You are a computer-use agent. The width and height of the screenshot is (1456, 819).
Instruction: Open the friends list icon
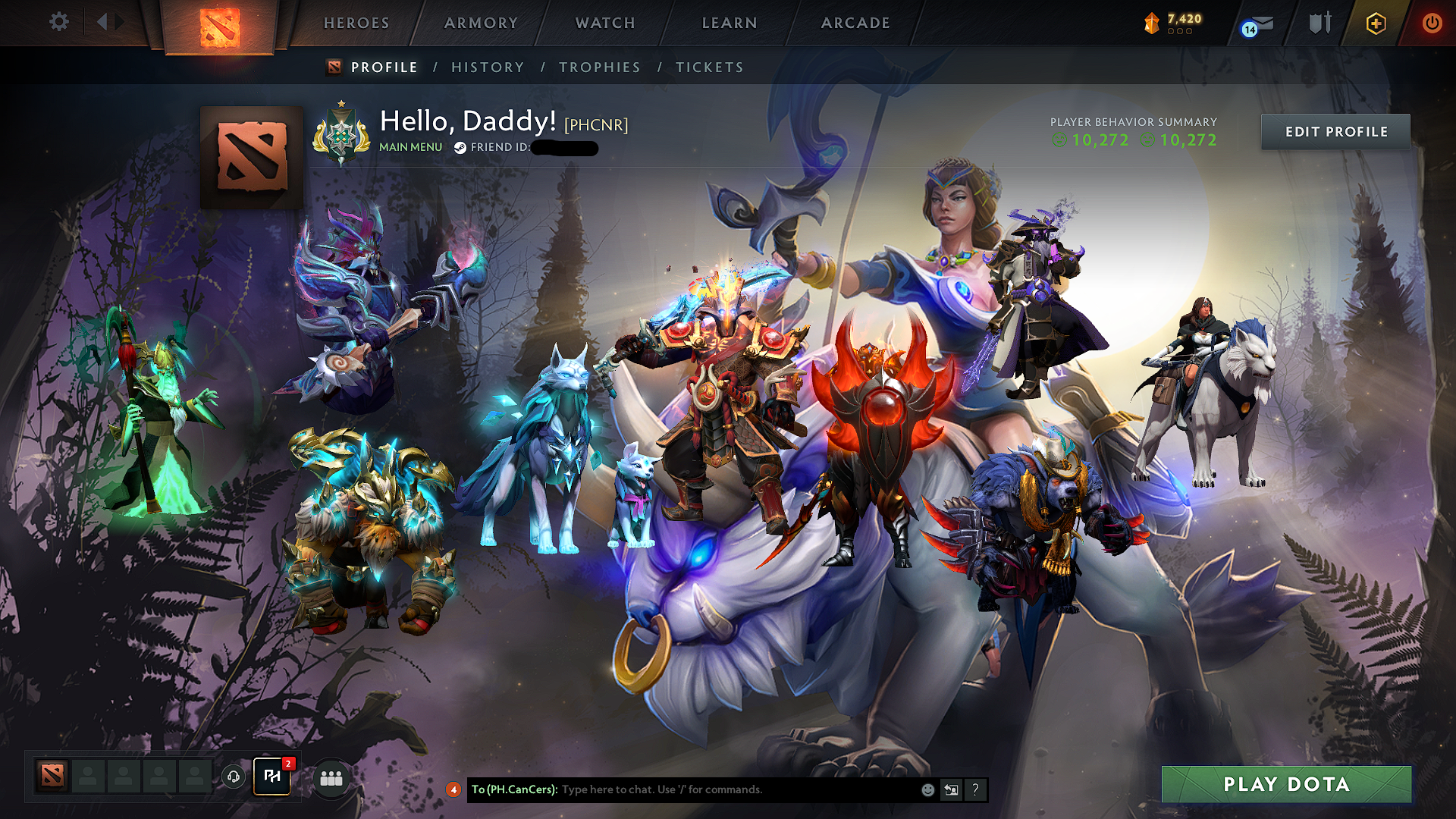(331, 778)
